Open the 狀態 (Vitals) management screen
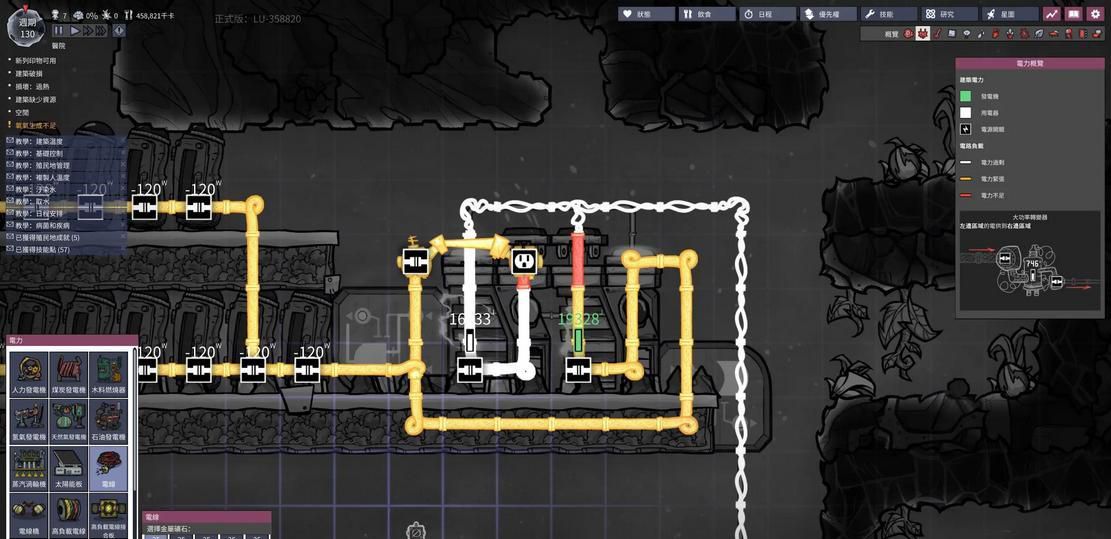The image size is (1111, 539). [645, 14]
